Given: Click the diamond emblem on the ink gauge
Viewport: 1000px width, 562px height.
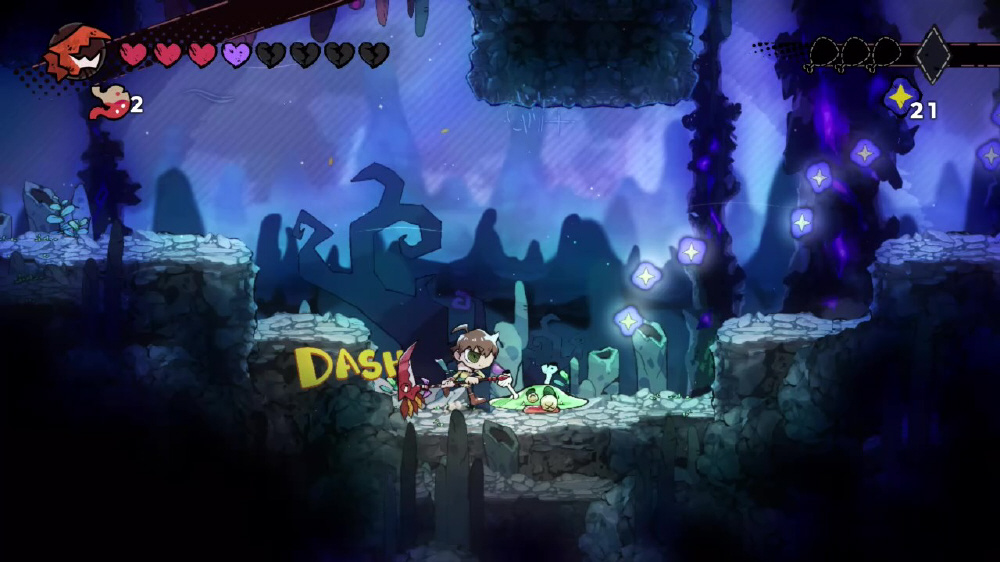Looking at the screenshot, I should tap(932, 54).
